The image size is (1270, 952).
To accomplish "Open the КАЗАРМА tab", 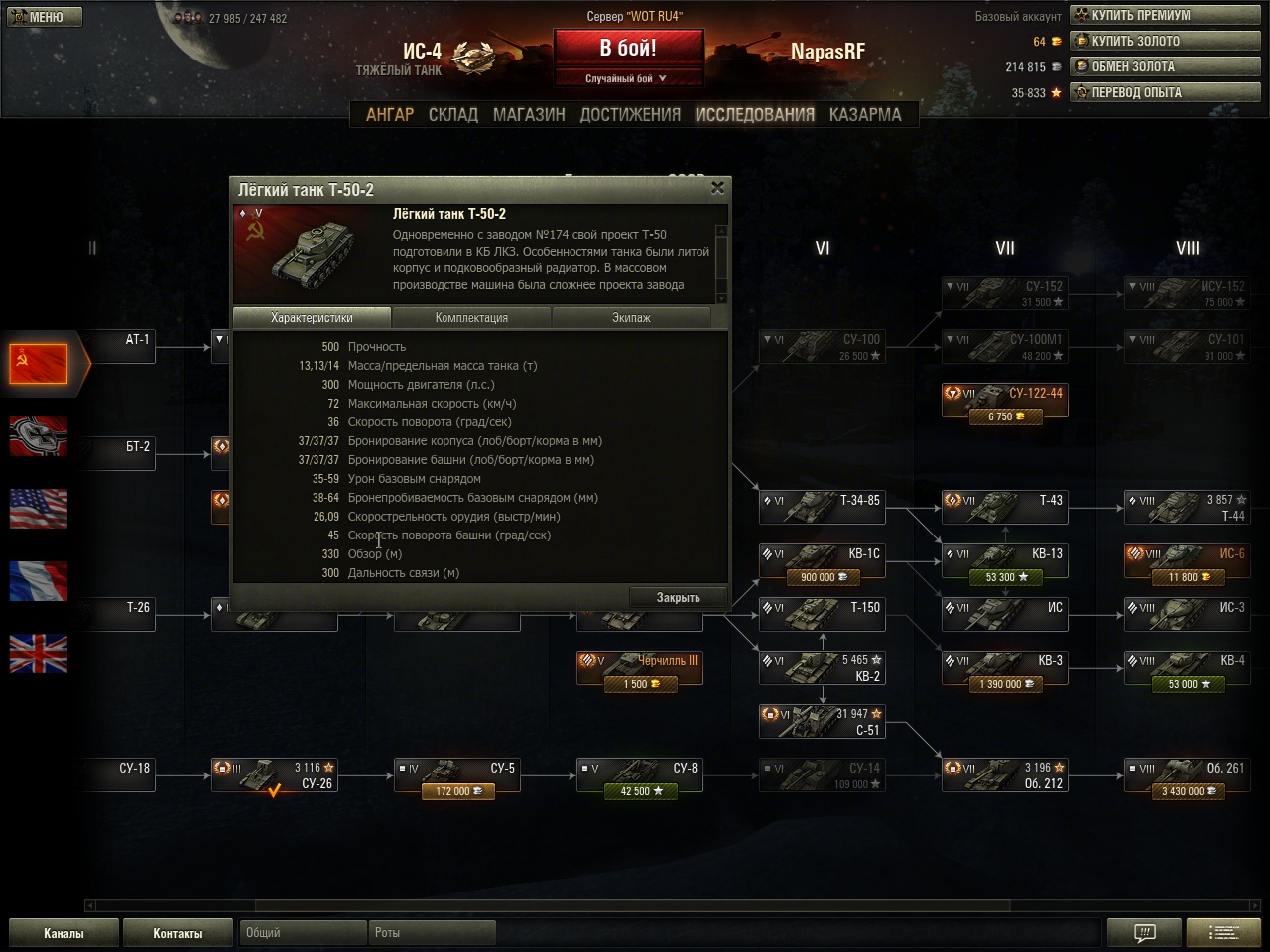I will click(865, 114).
